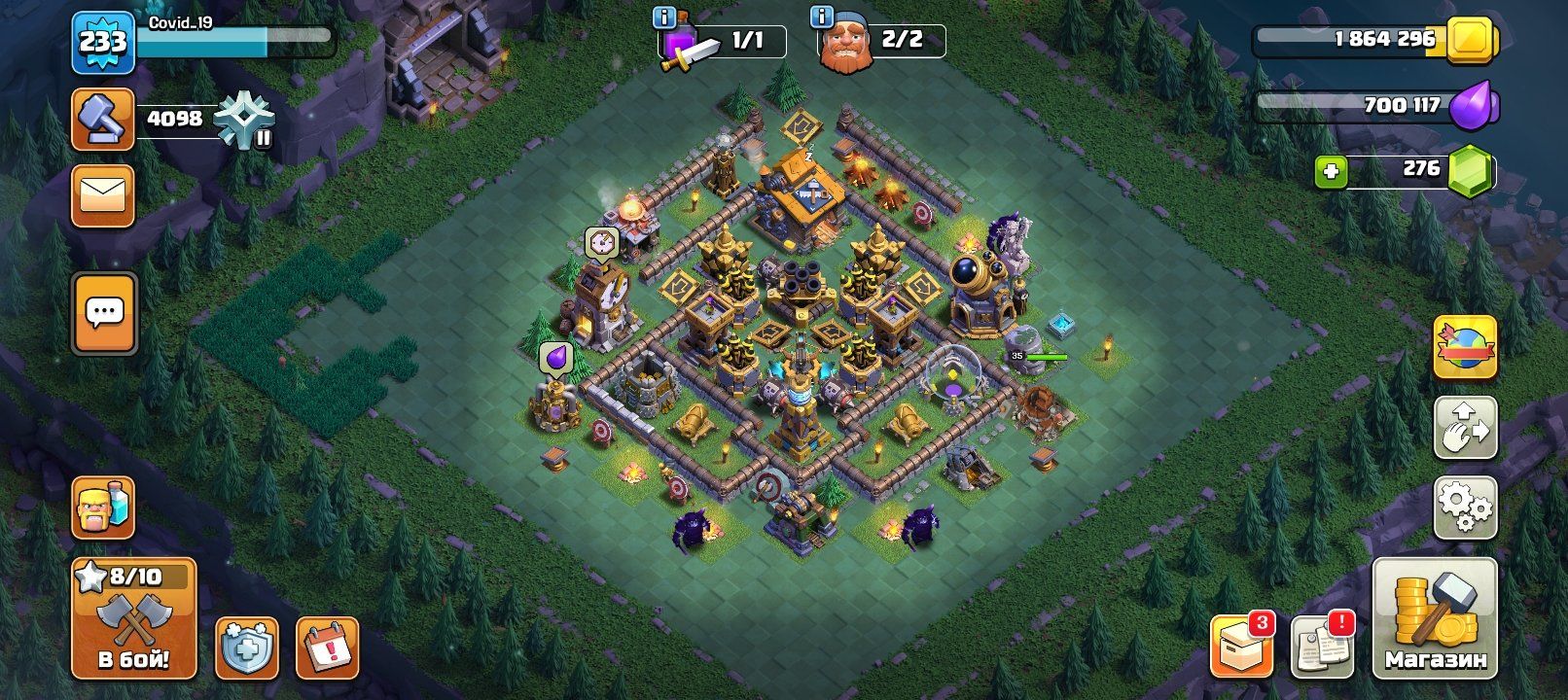Open the mail inbox envelope
This screenshot has height=700, width=1568.
click(x=102, y=195)
